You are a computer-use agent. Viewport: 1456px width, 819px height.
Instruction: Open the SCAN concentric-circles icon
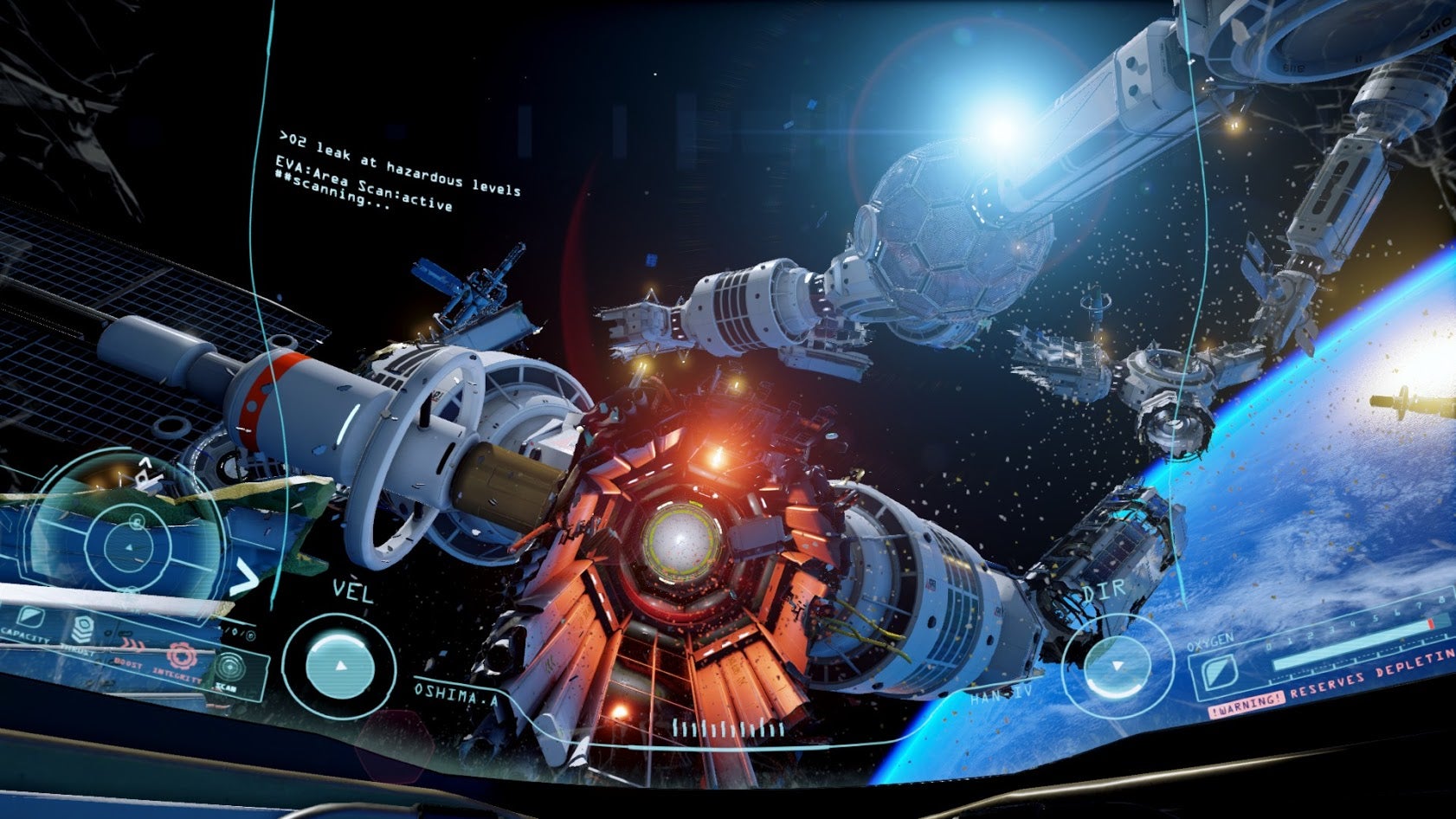click(x=229, y=665)
